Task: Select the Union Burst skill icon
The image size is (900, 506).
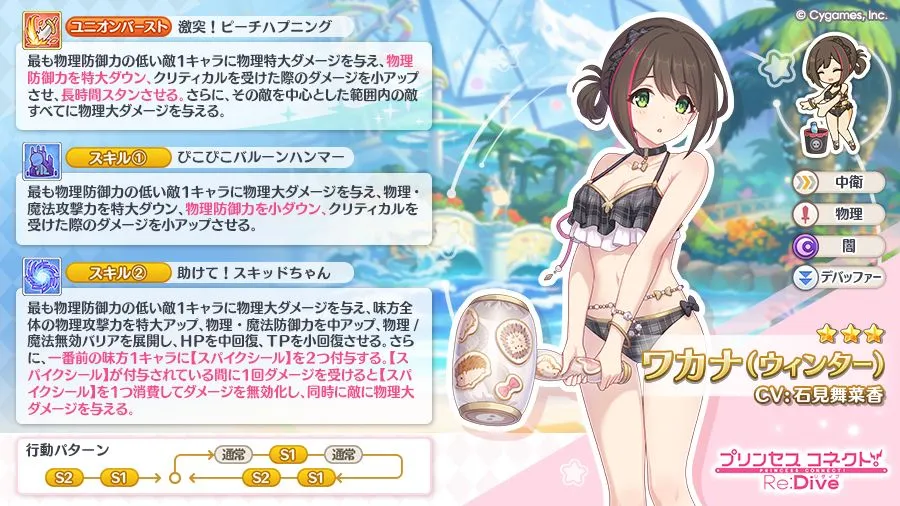Action: [39, 25]
